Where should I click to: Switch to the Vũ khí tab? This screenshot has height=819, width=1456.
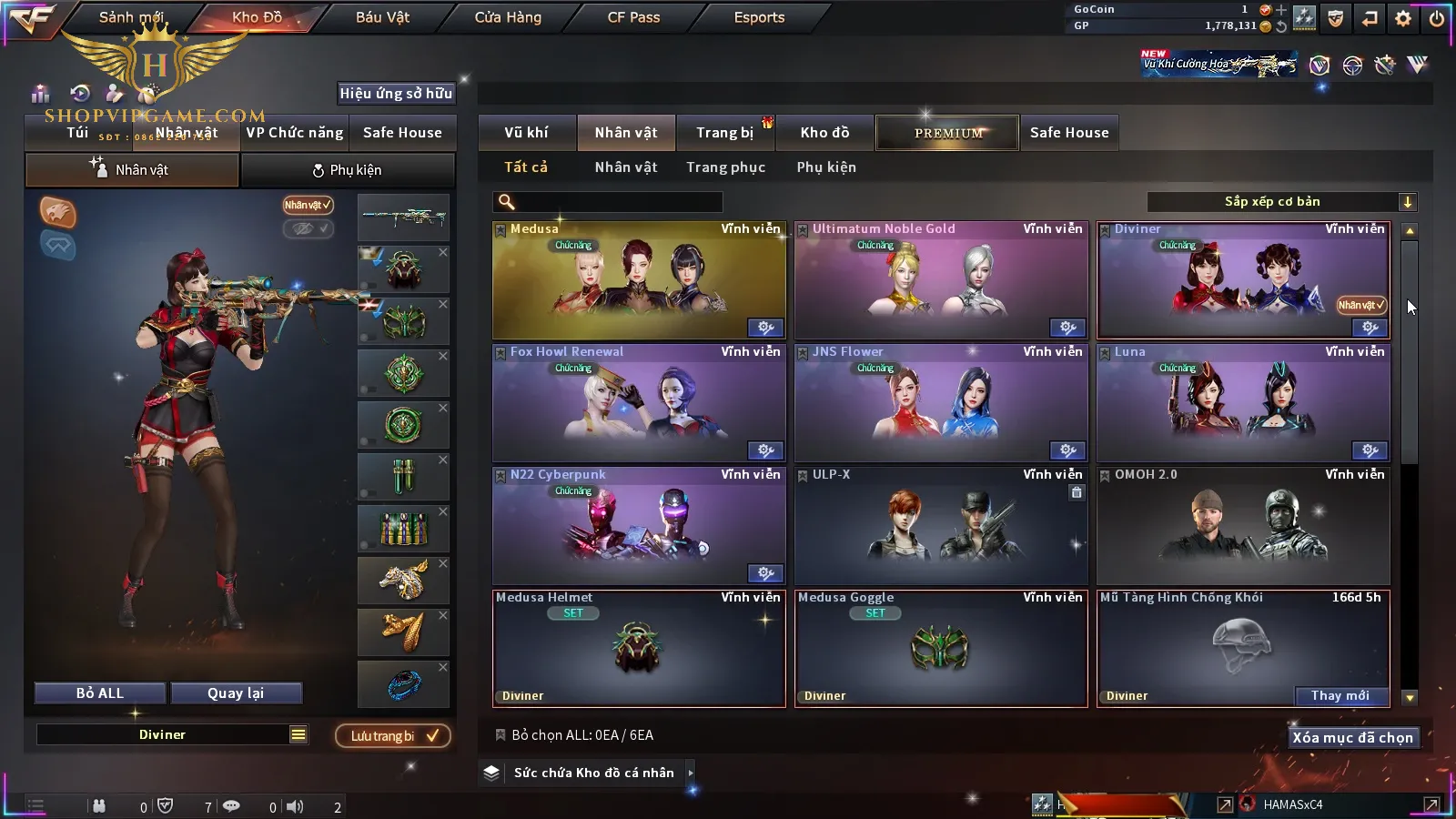pyautogui.click(x=526, y=133)
